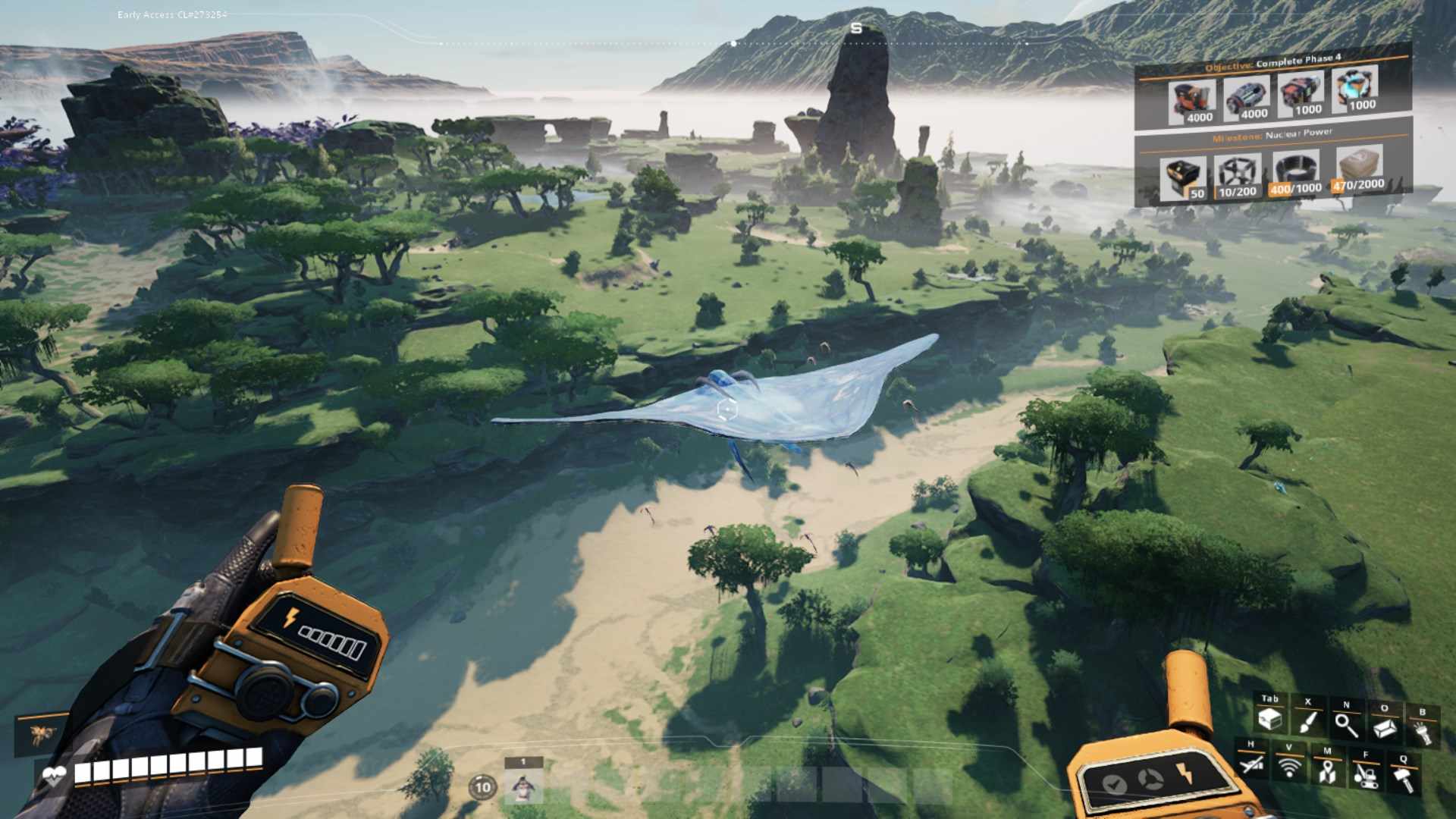Image resolution: width=1456 pixels, height=819 pixels.
Task: Select the customizer paint brush icon (X)
Action: 1307,721
